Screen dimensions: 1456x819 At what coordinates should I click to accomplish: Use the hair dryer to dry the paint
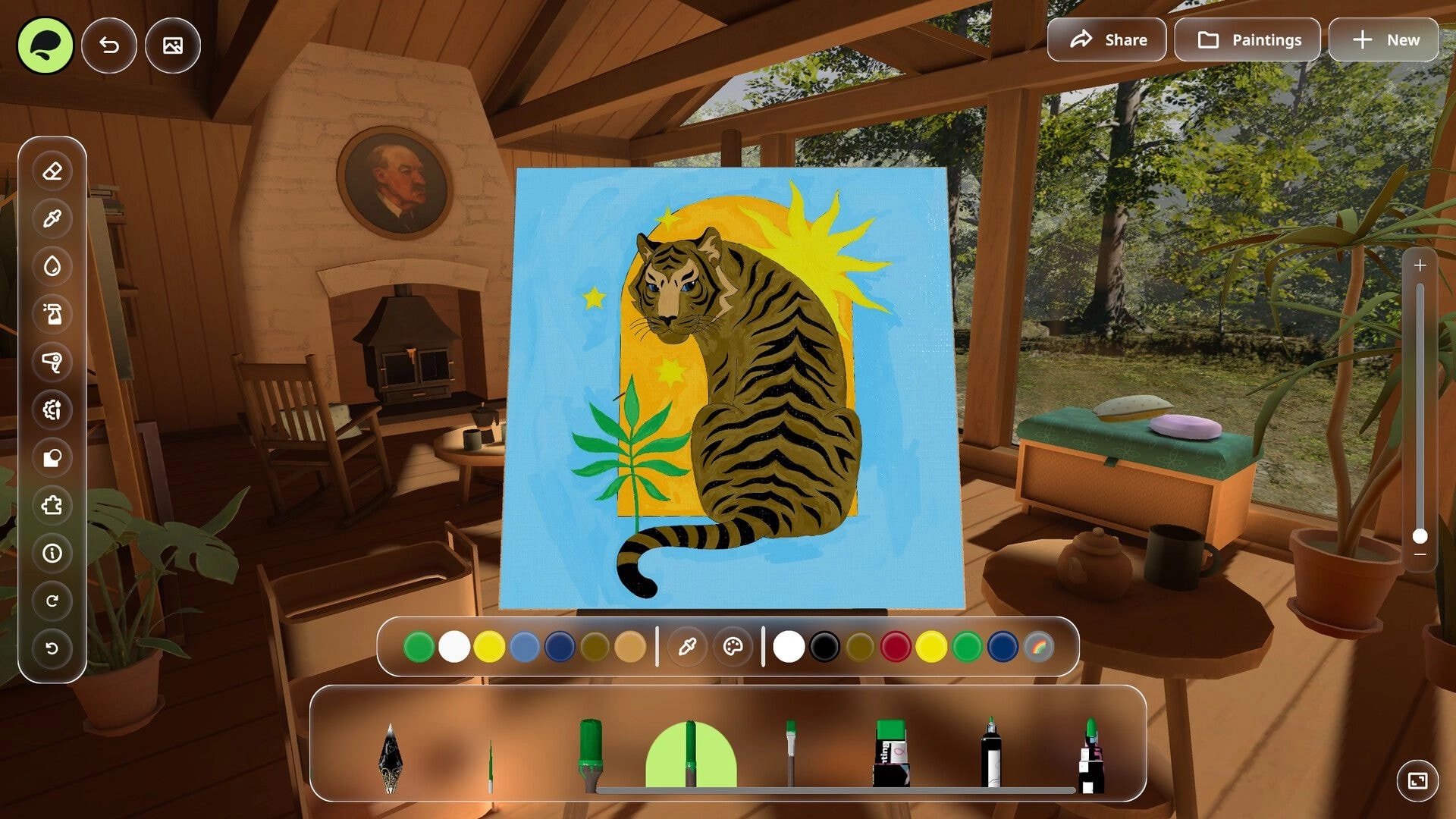coord(52,362)
